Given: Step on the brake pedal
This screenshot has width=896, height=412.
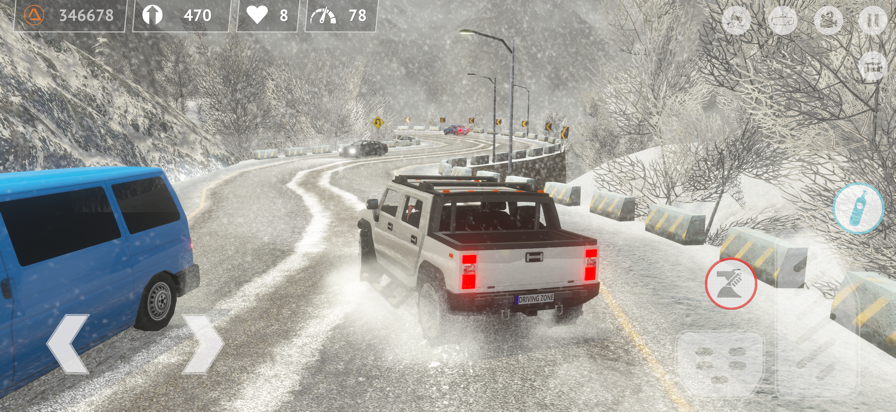Looking at the screenshot, I should pos(719,365).
